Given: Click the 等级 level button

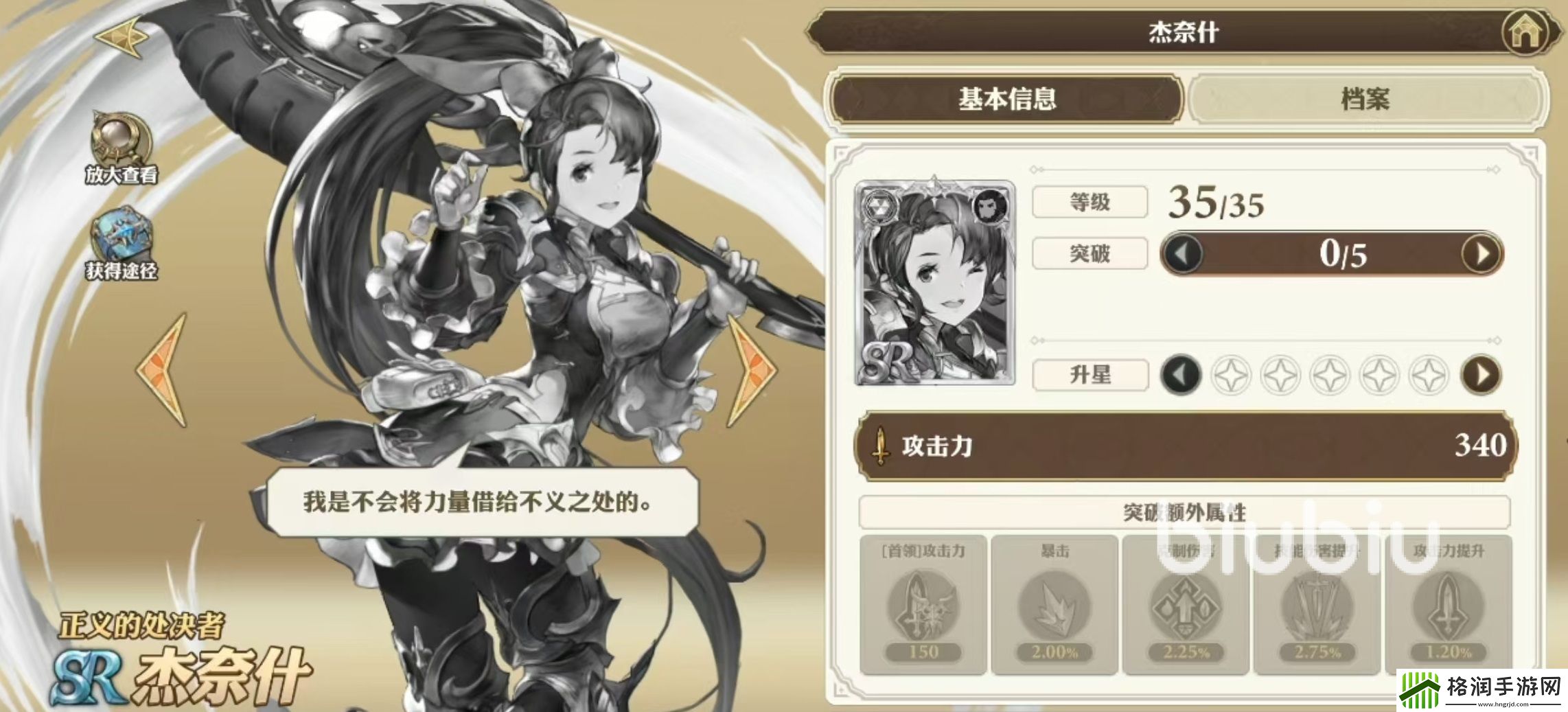Looking at the screenshot, I should click(x=1089, y=202).
